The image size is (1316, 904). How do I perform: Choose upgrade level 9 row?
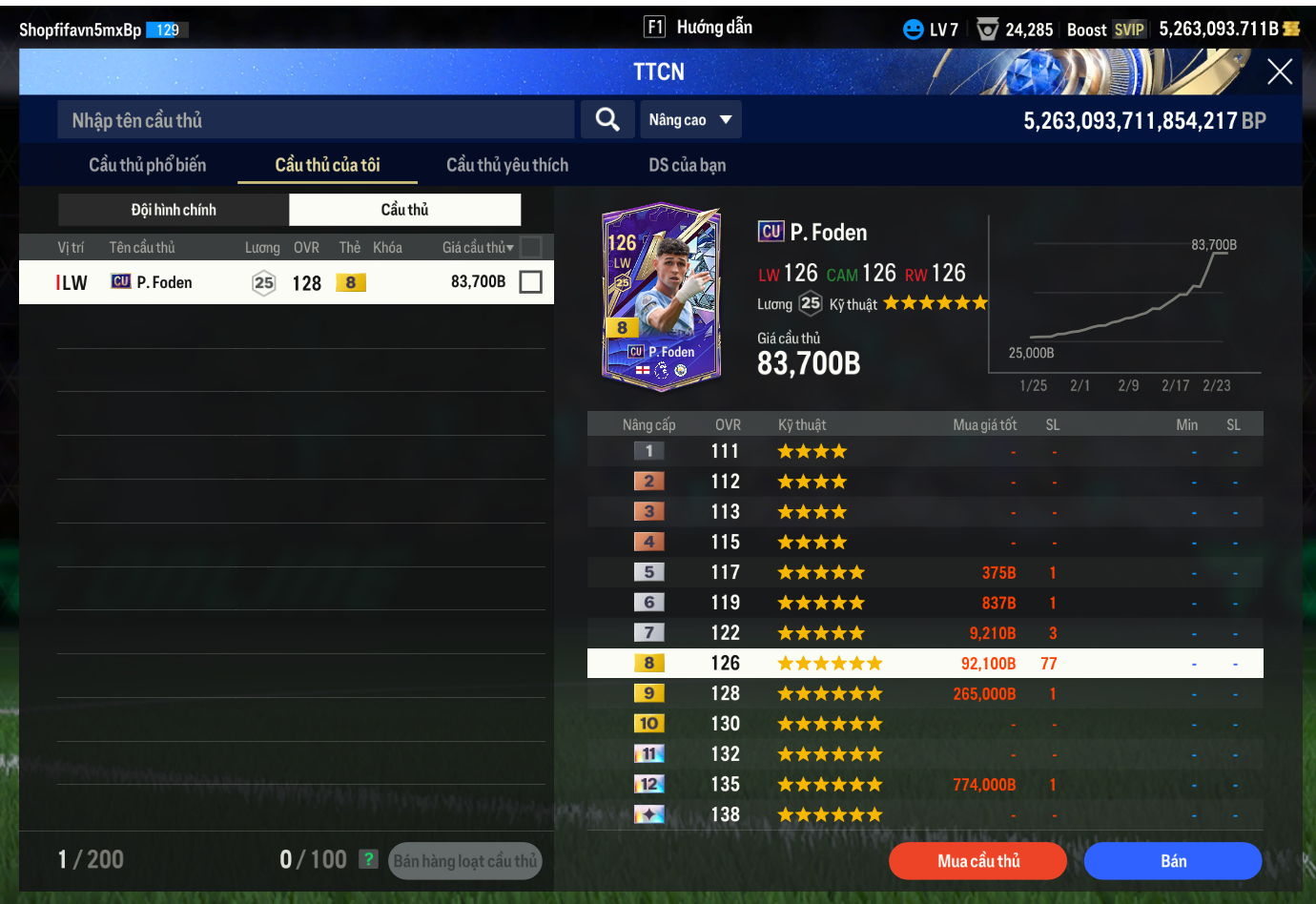[x=925, y=693]
